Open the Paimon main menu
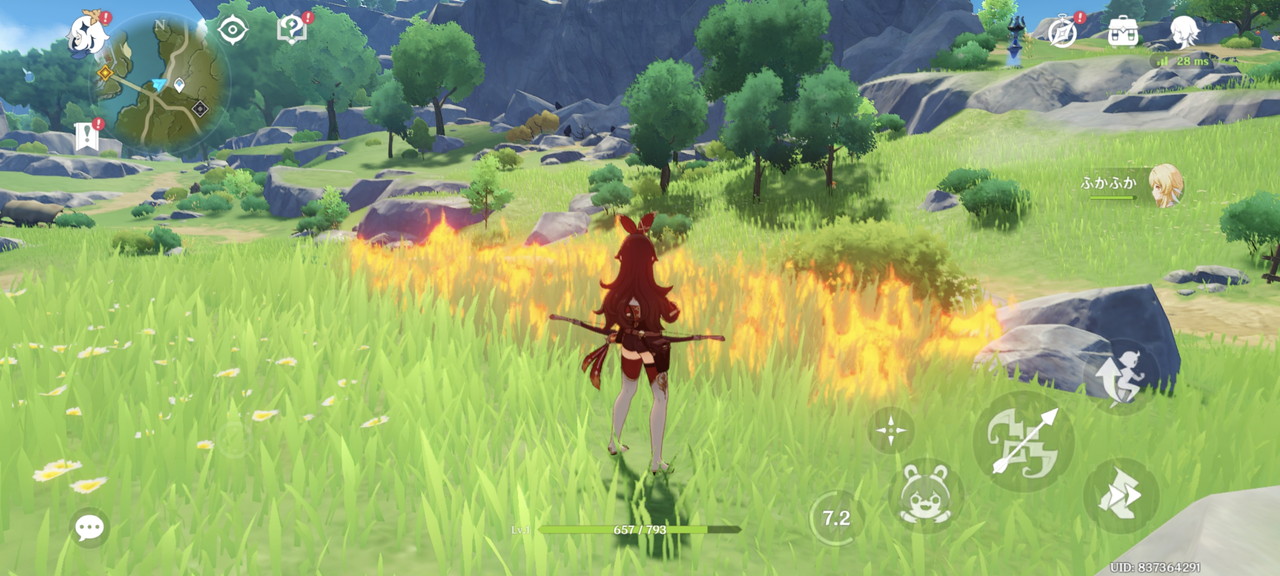Screen dimensions: 1280x576 88,34
